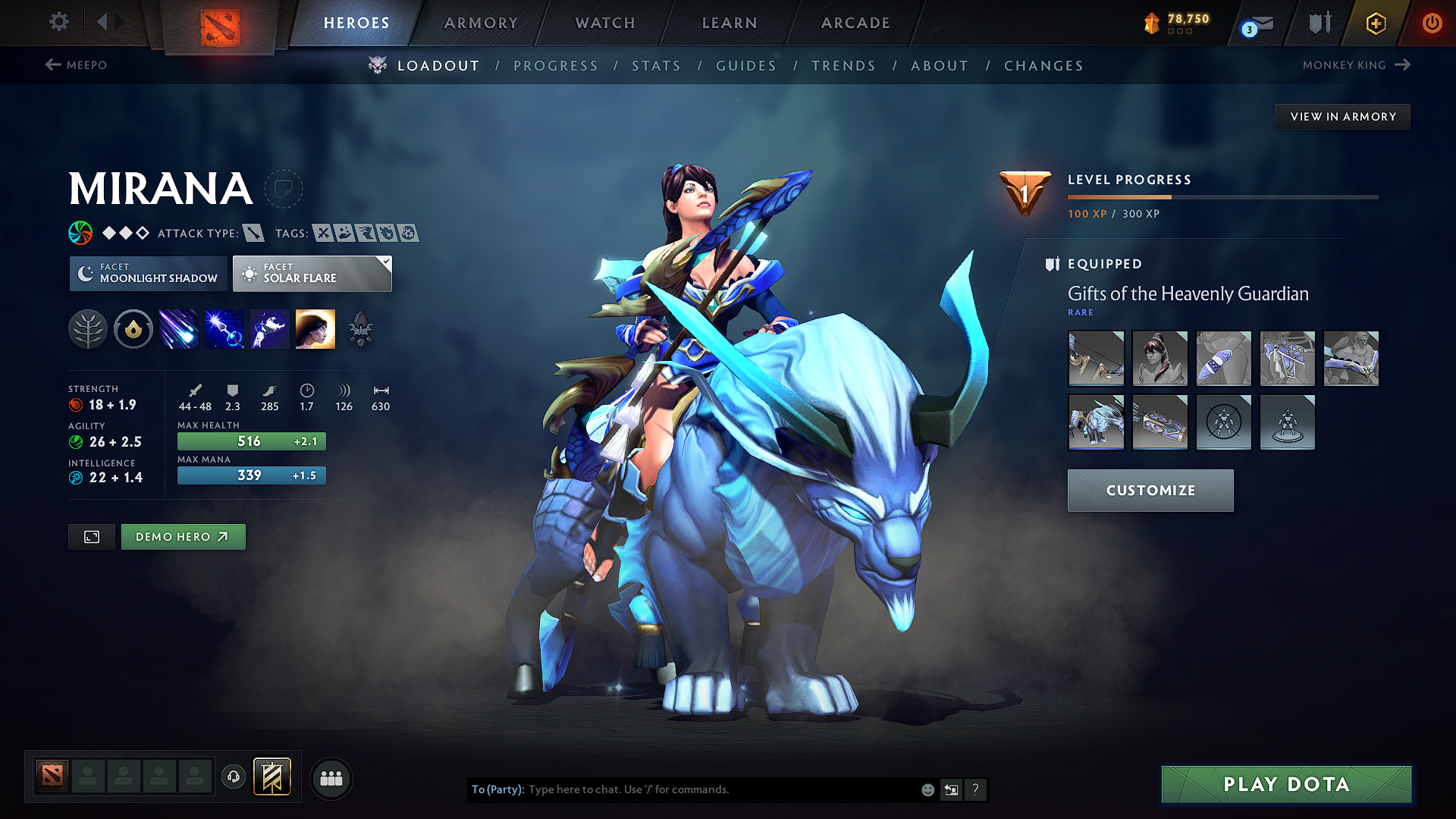Viewport: 1456px width, 819px height.
Task: Open the friends list panel
Action: click(x=331, y=778)
